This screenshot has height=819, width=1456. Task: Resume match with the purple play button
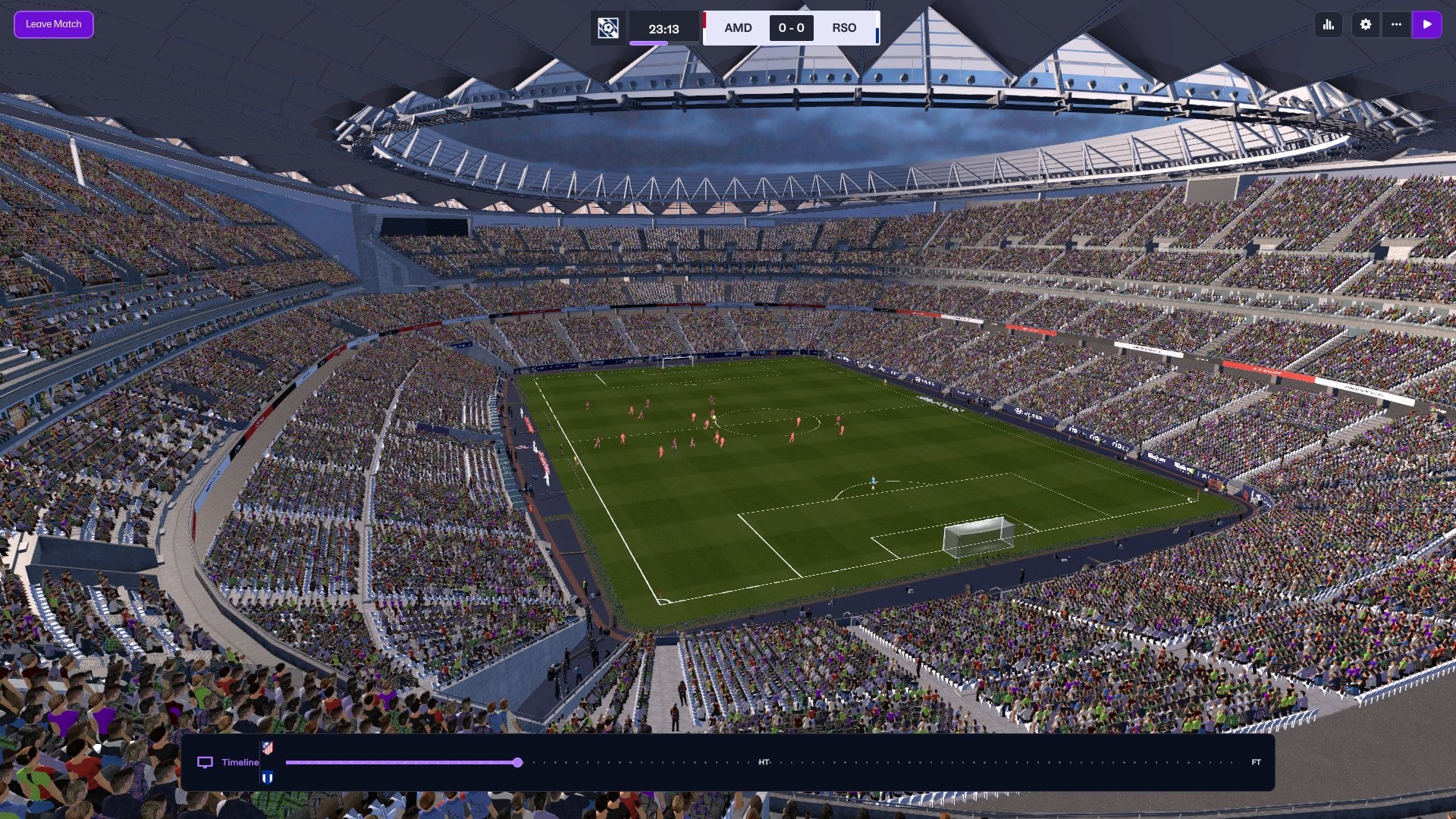(1426, 24)
